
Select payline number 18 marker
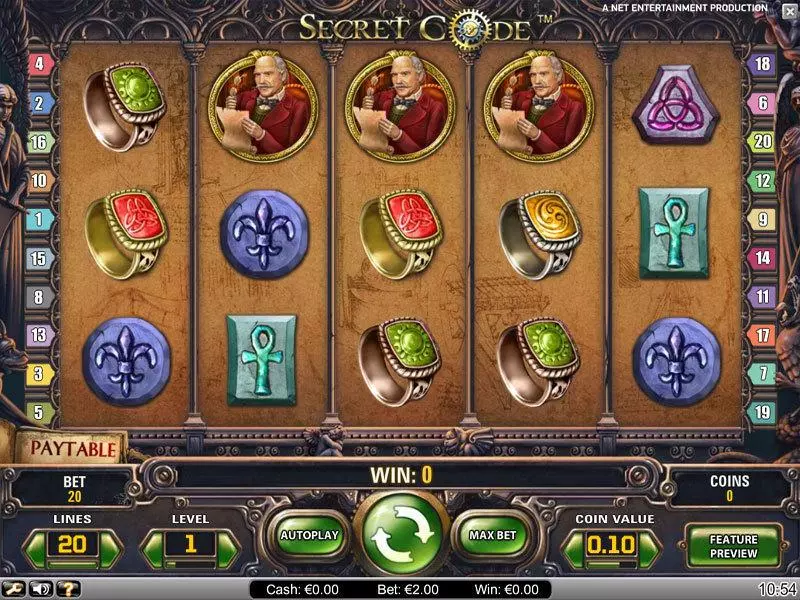click(761, 64)
